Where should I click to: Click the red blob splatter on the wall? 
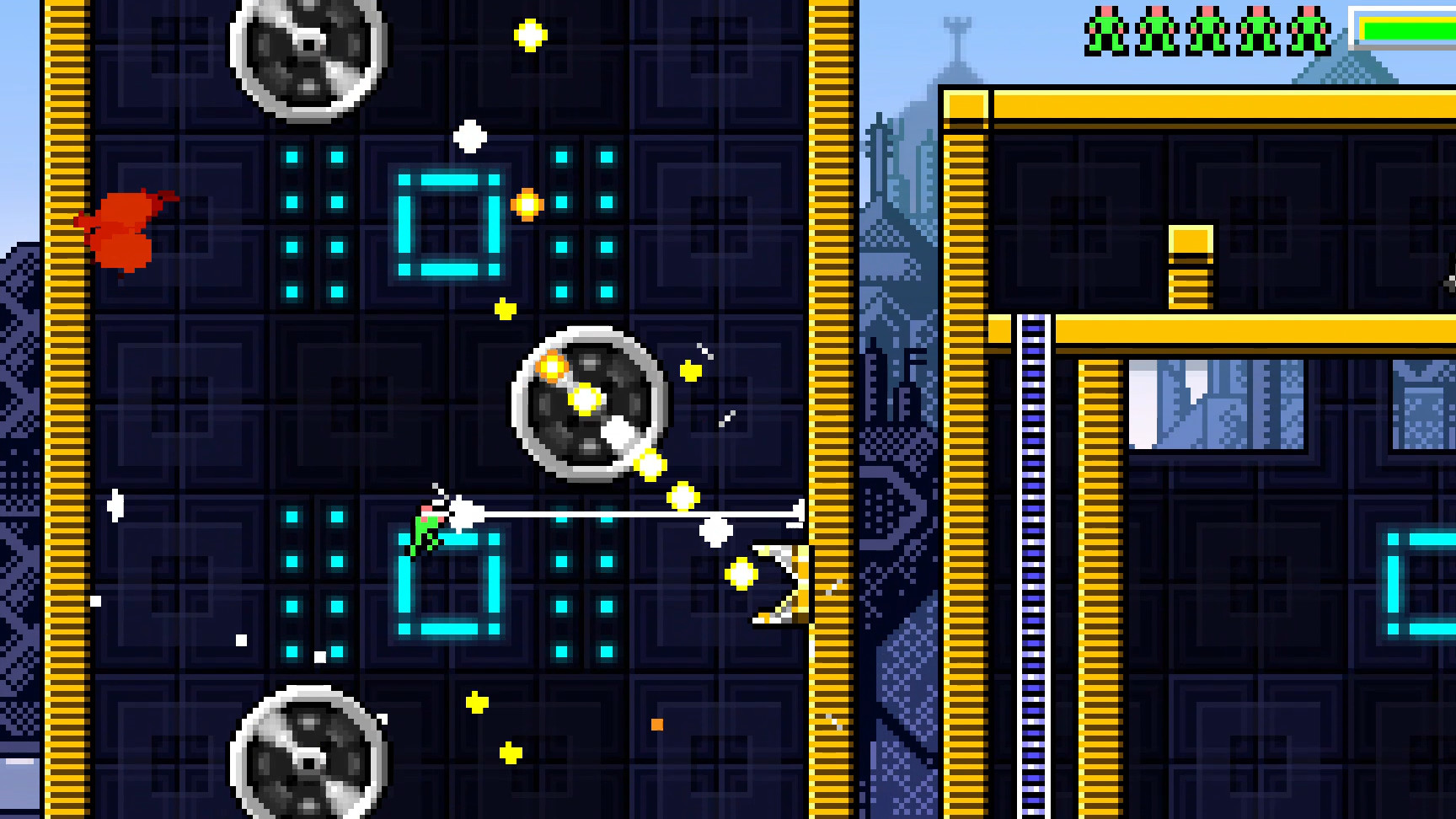[126, 227]
